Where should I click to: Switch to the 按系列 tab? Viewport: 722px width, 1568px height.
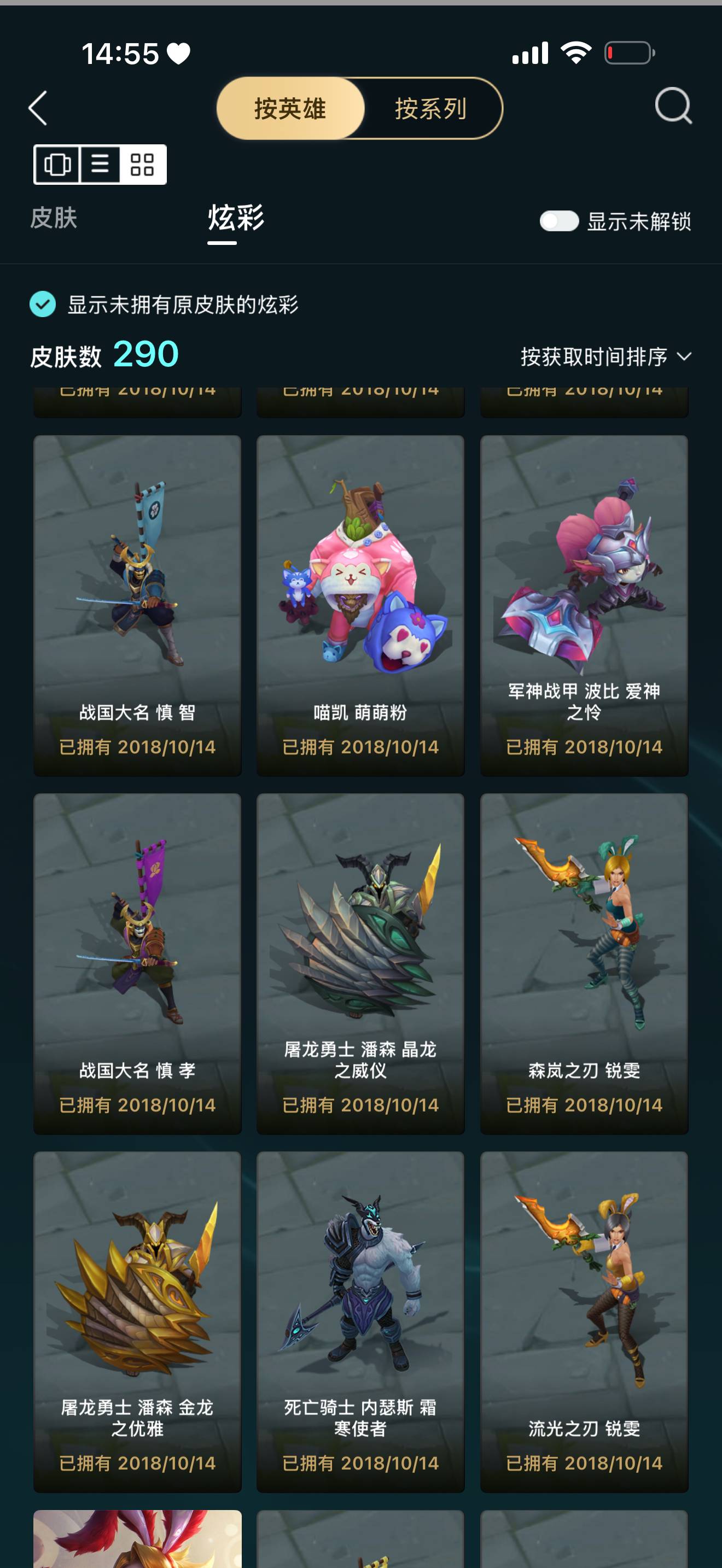(x=430, y=109)
